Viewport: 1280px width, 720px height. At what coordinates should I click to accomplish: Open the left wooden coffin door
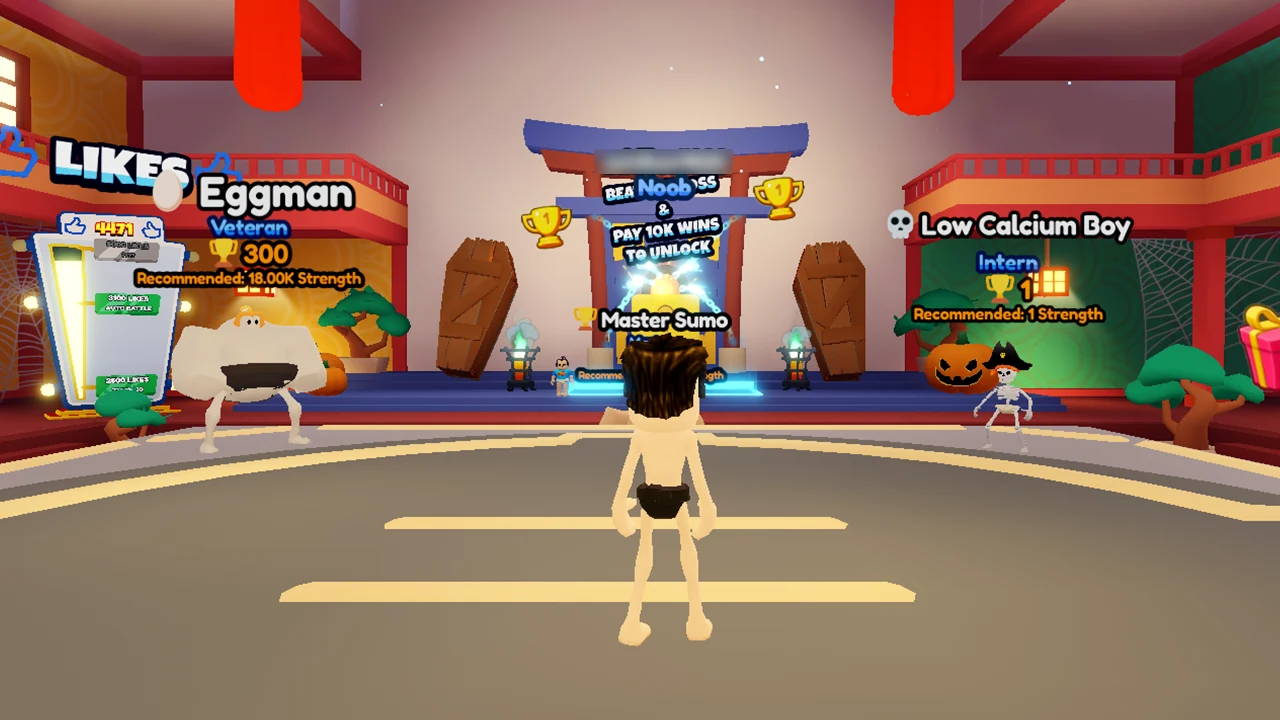click(x=480, y=300)
